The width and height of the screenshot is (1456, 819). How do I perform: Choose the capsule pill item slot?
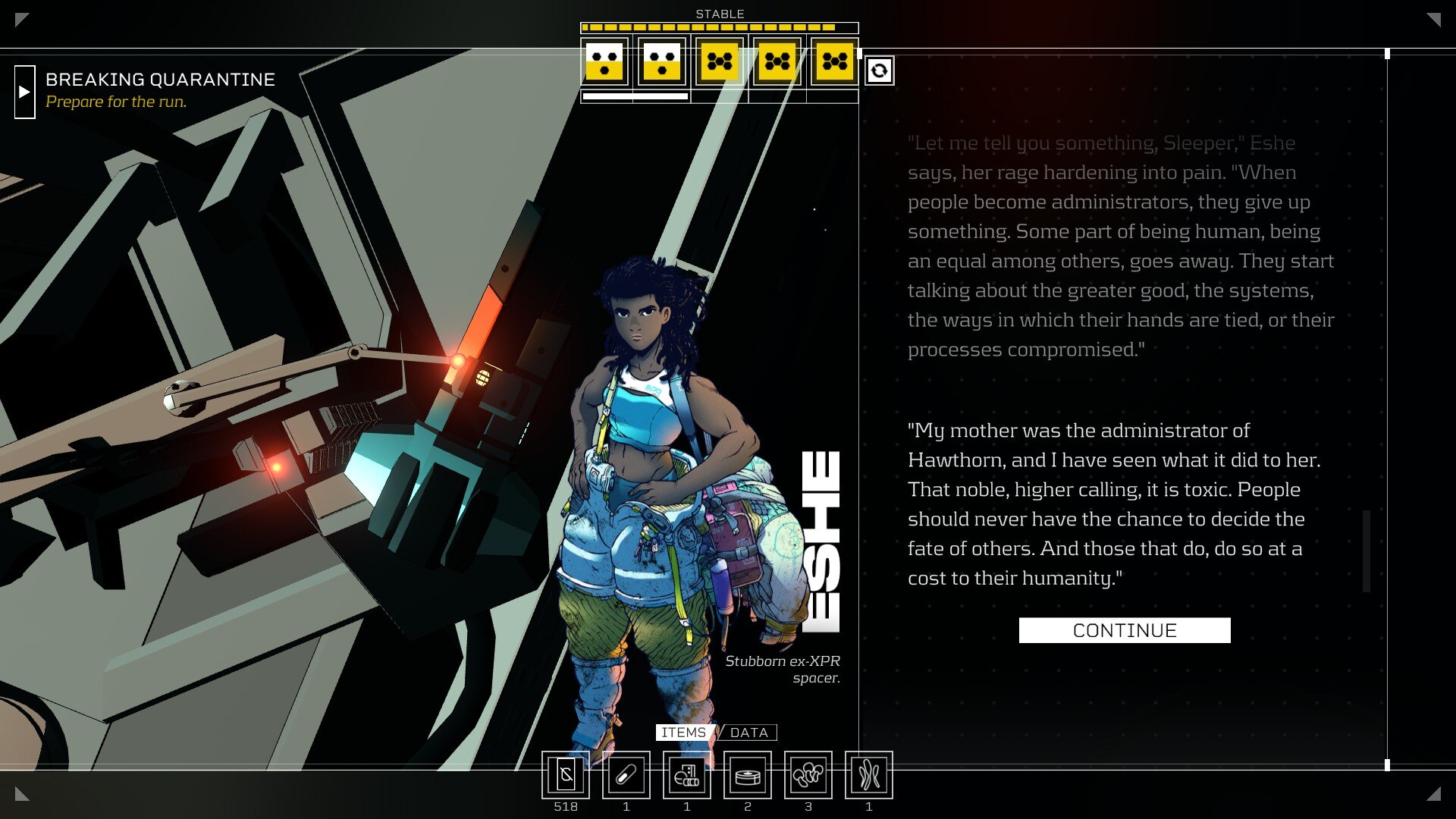(x=626, y=775)
